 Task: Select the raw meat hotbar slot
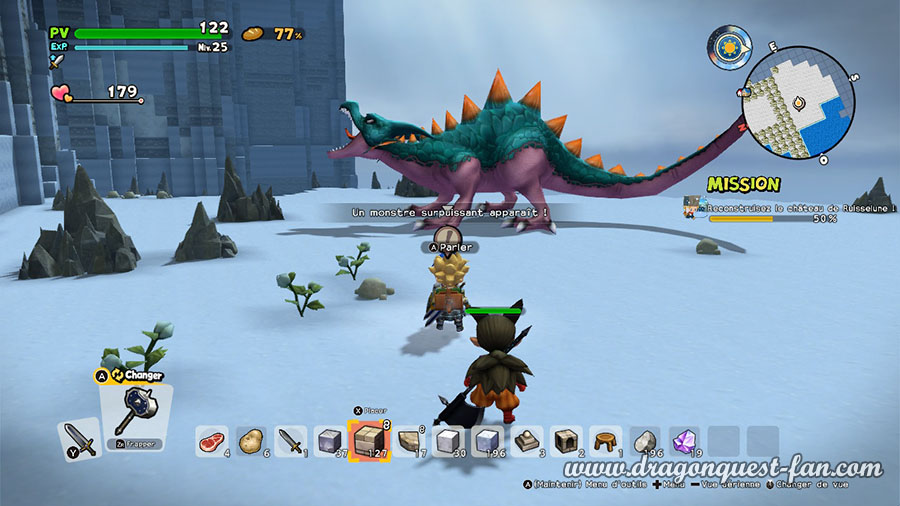pos(211,439)
